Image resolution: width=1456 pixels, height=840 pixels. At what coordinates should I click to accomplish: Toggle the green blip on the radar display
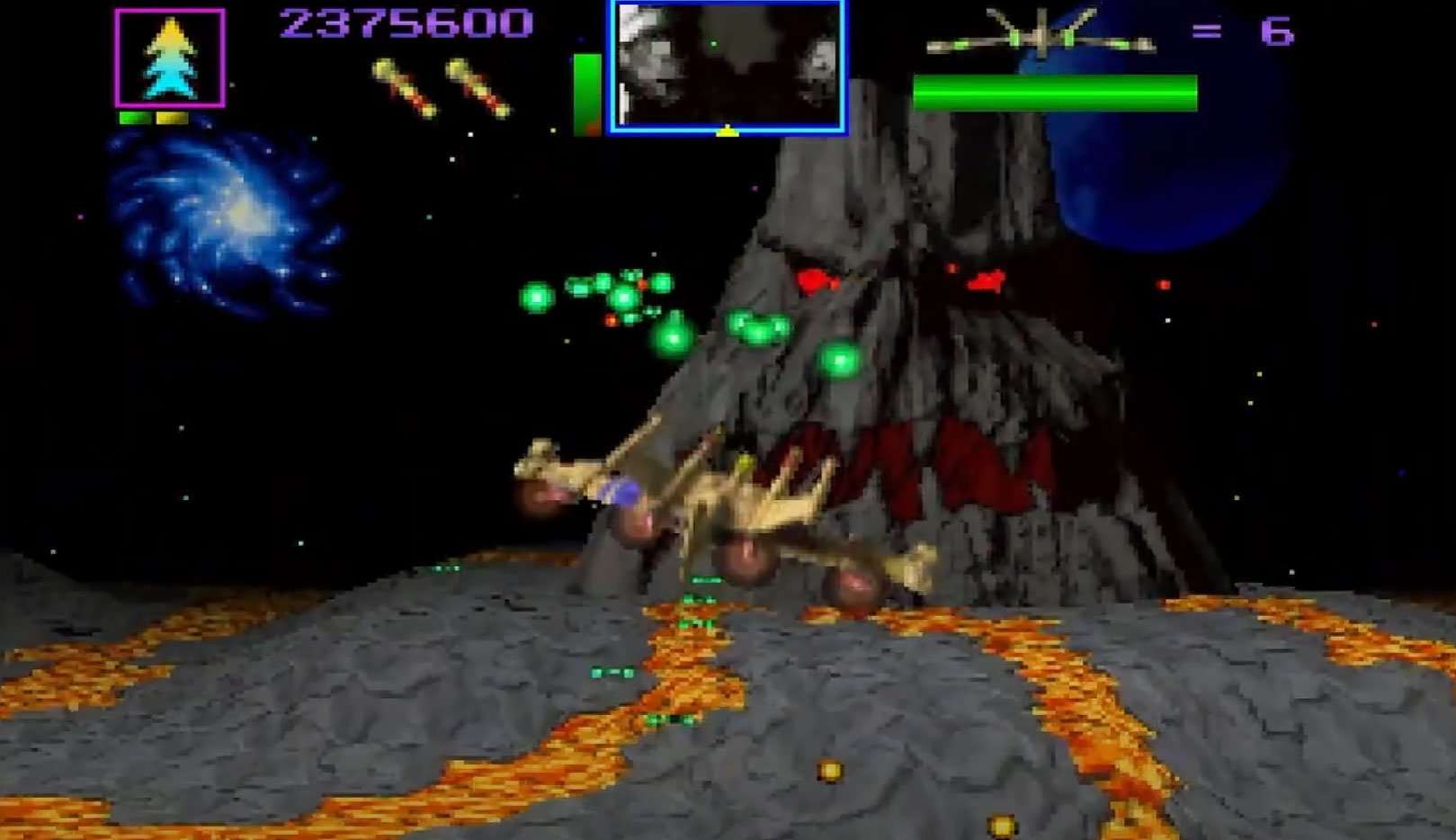[x=713, y=43]
